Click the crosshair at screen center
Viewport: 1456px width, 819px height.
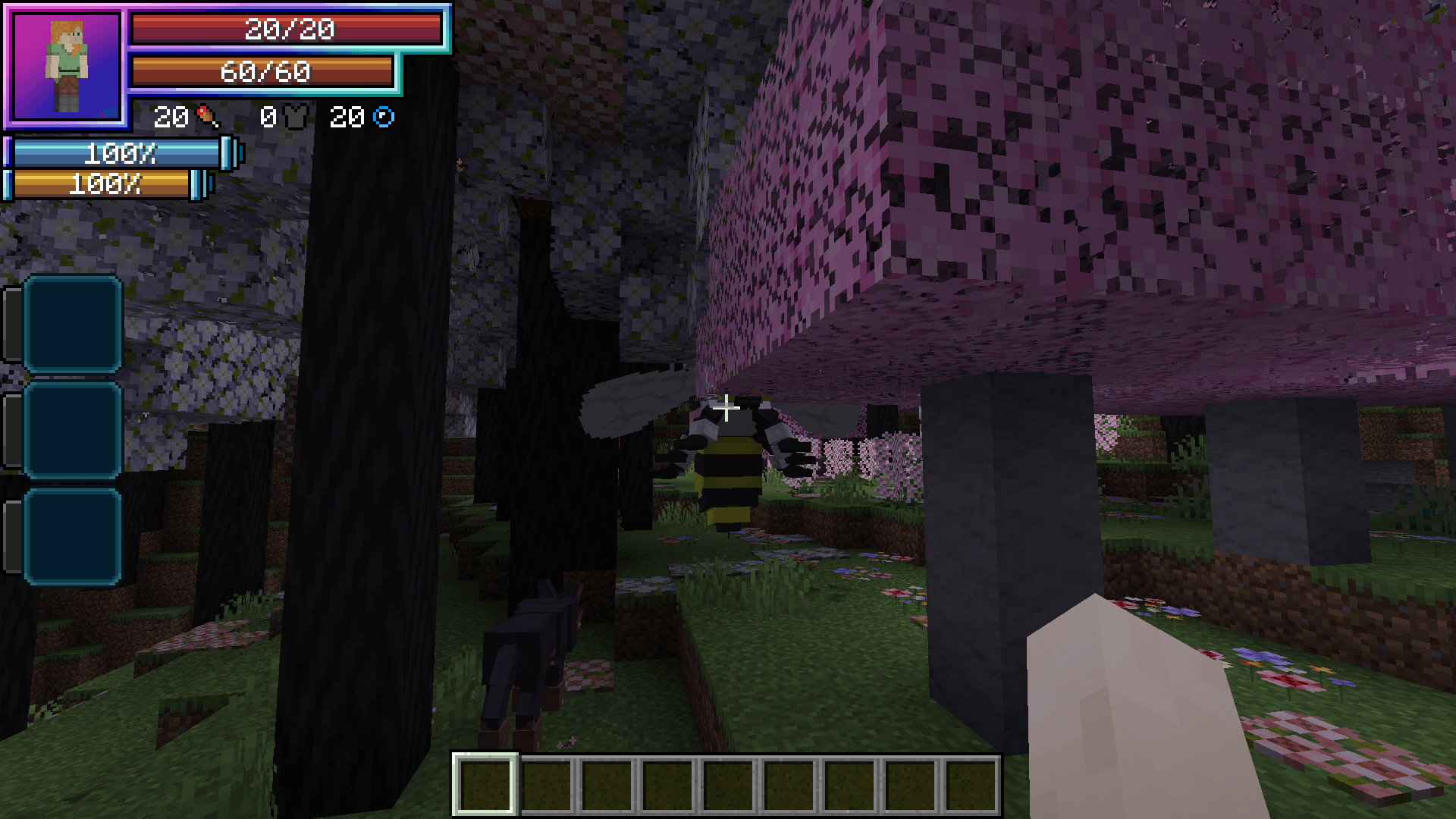point(726,408)
